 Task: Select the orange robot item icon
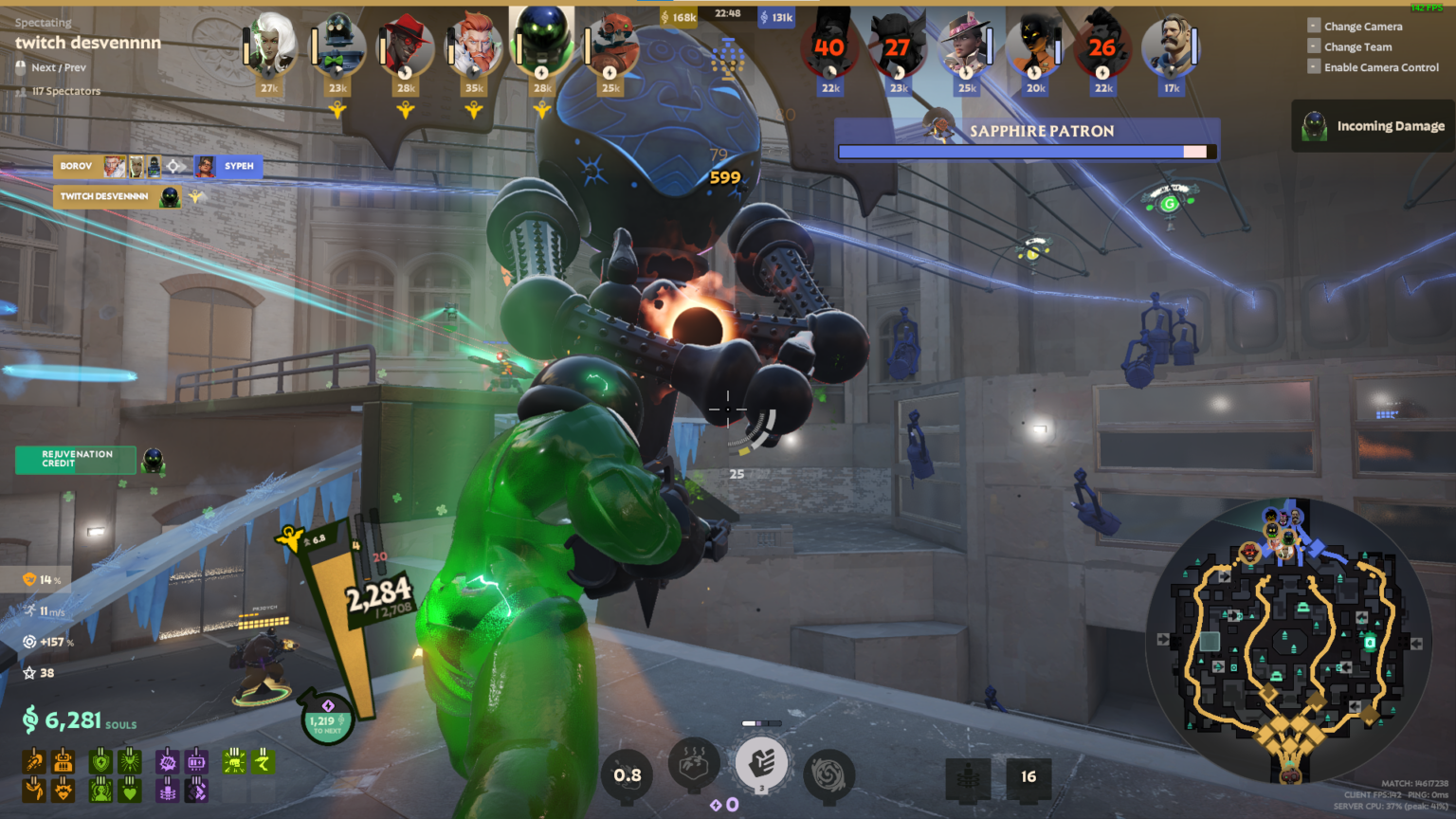(63, 760)
